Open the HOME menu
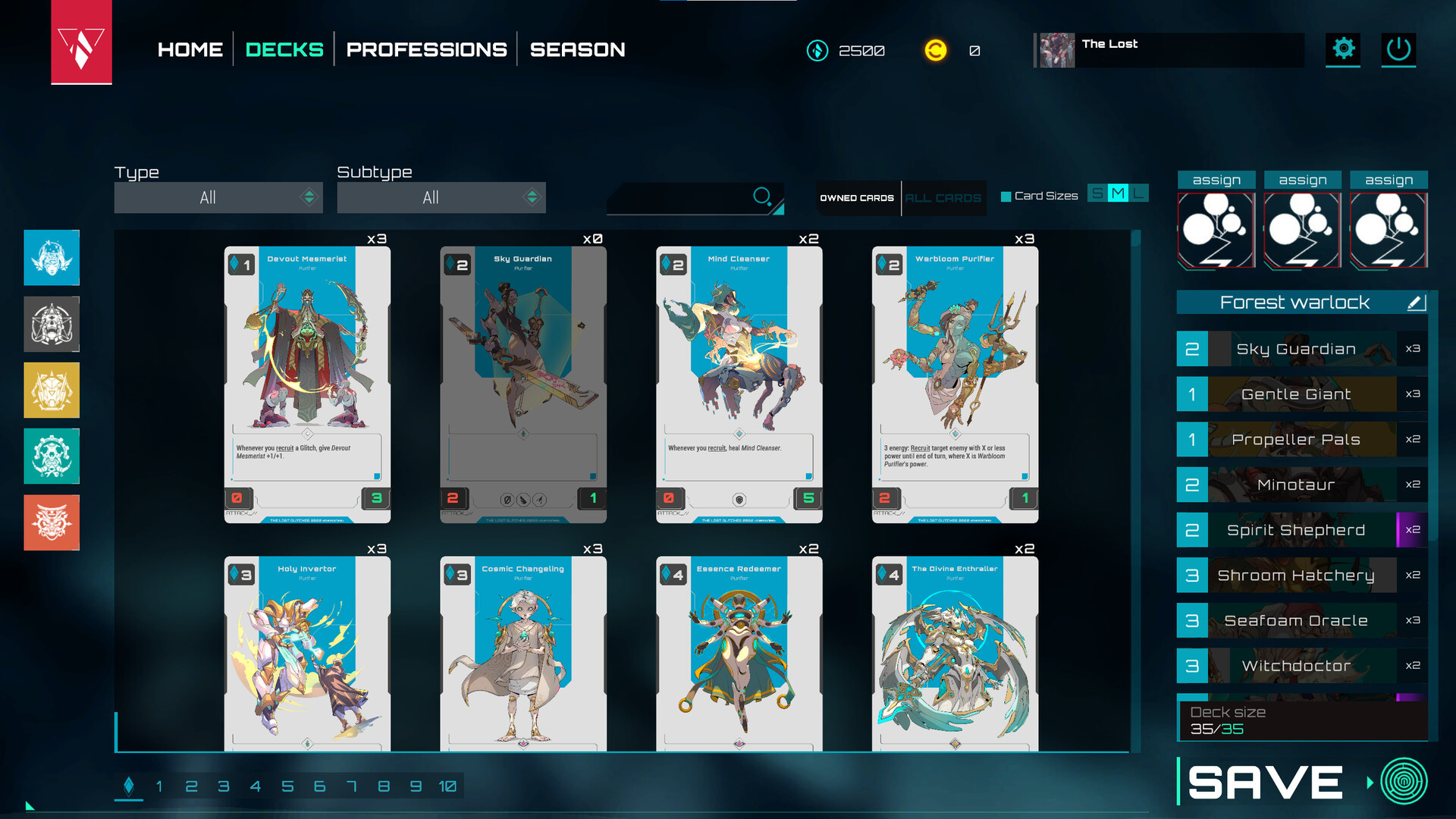 [190, 50]
